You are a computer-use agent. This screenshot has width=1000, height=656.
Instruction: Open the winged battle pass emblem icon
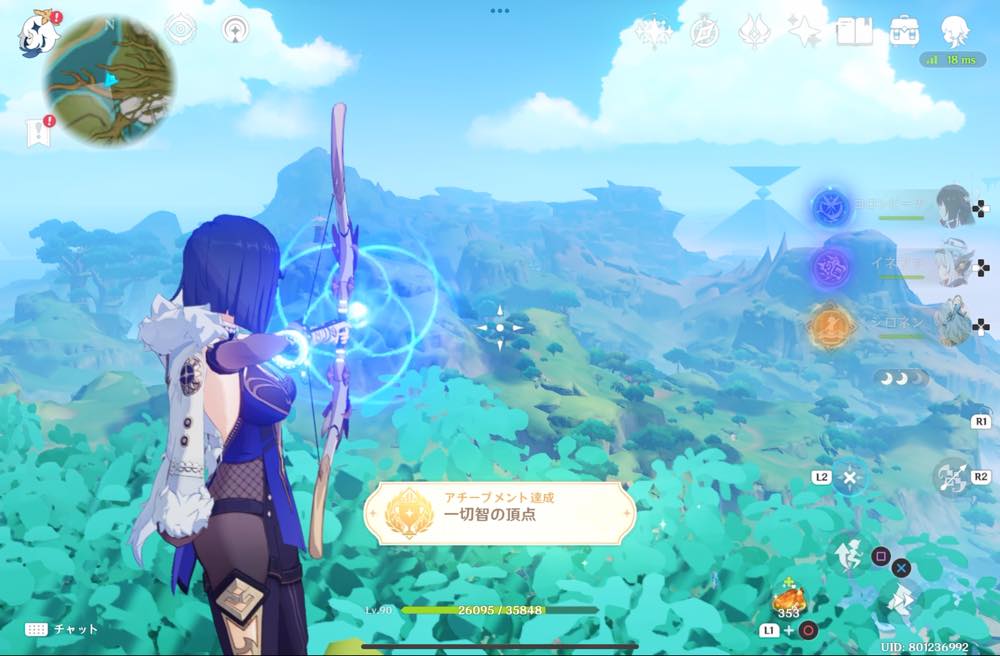[x=753, y=32]
